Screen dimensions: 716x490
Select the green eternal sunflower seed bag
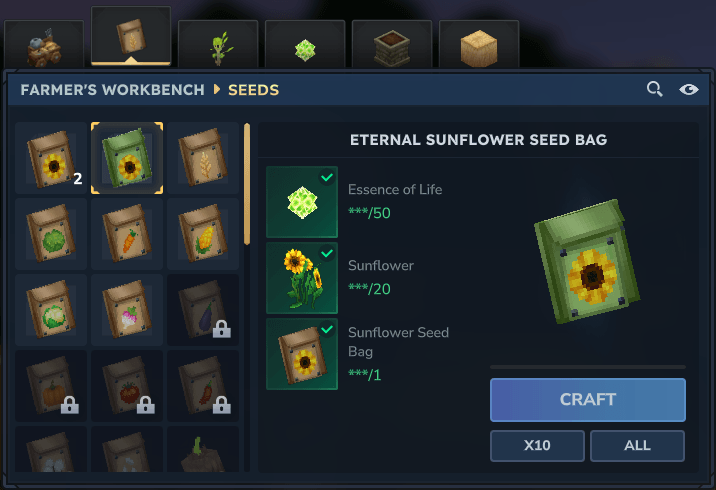pyautogui.click(x=128, y=158)
